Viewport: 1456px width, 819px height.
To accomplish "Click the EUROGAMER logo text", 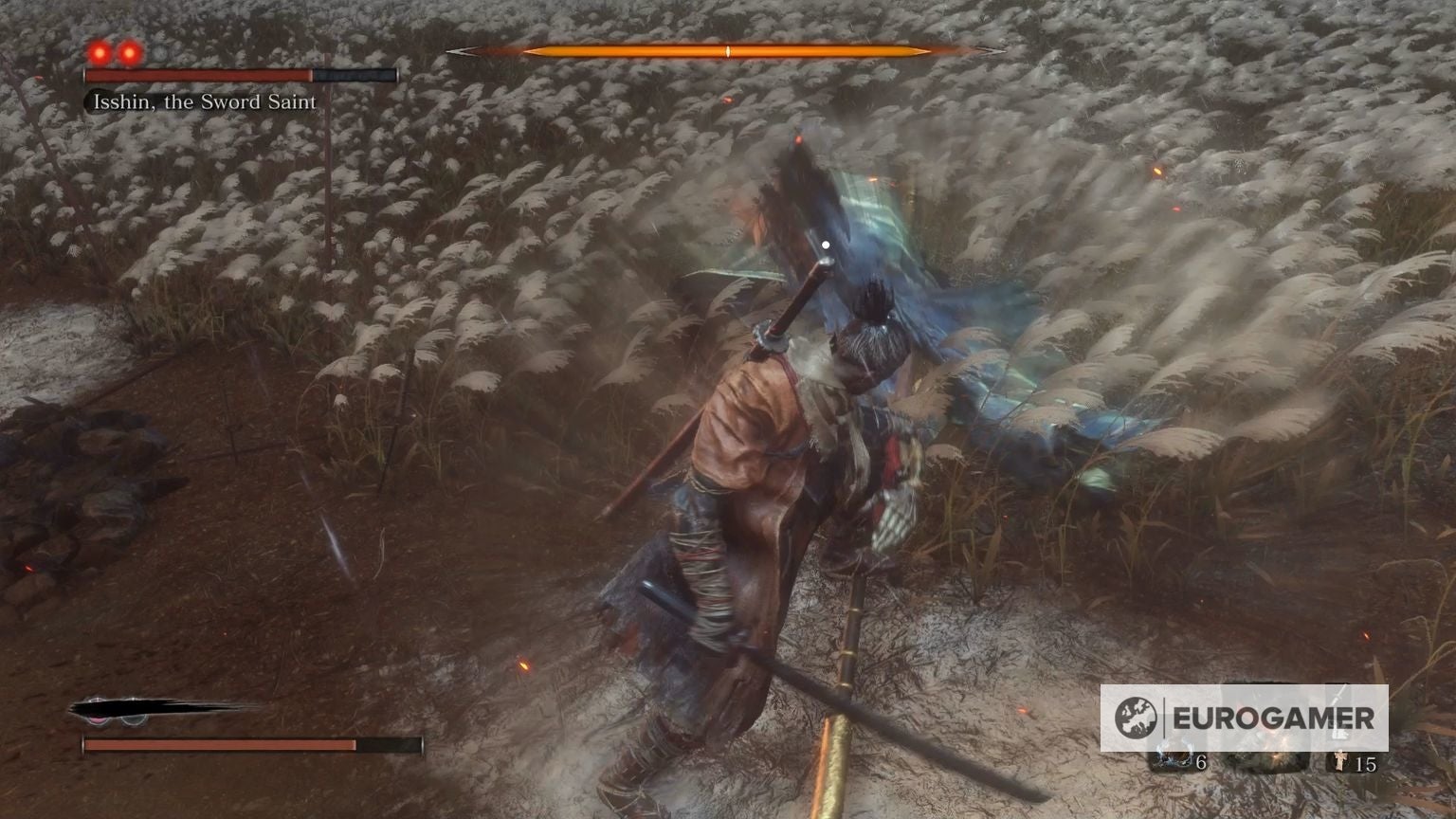I will click(1273, 716).
